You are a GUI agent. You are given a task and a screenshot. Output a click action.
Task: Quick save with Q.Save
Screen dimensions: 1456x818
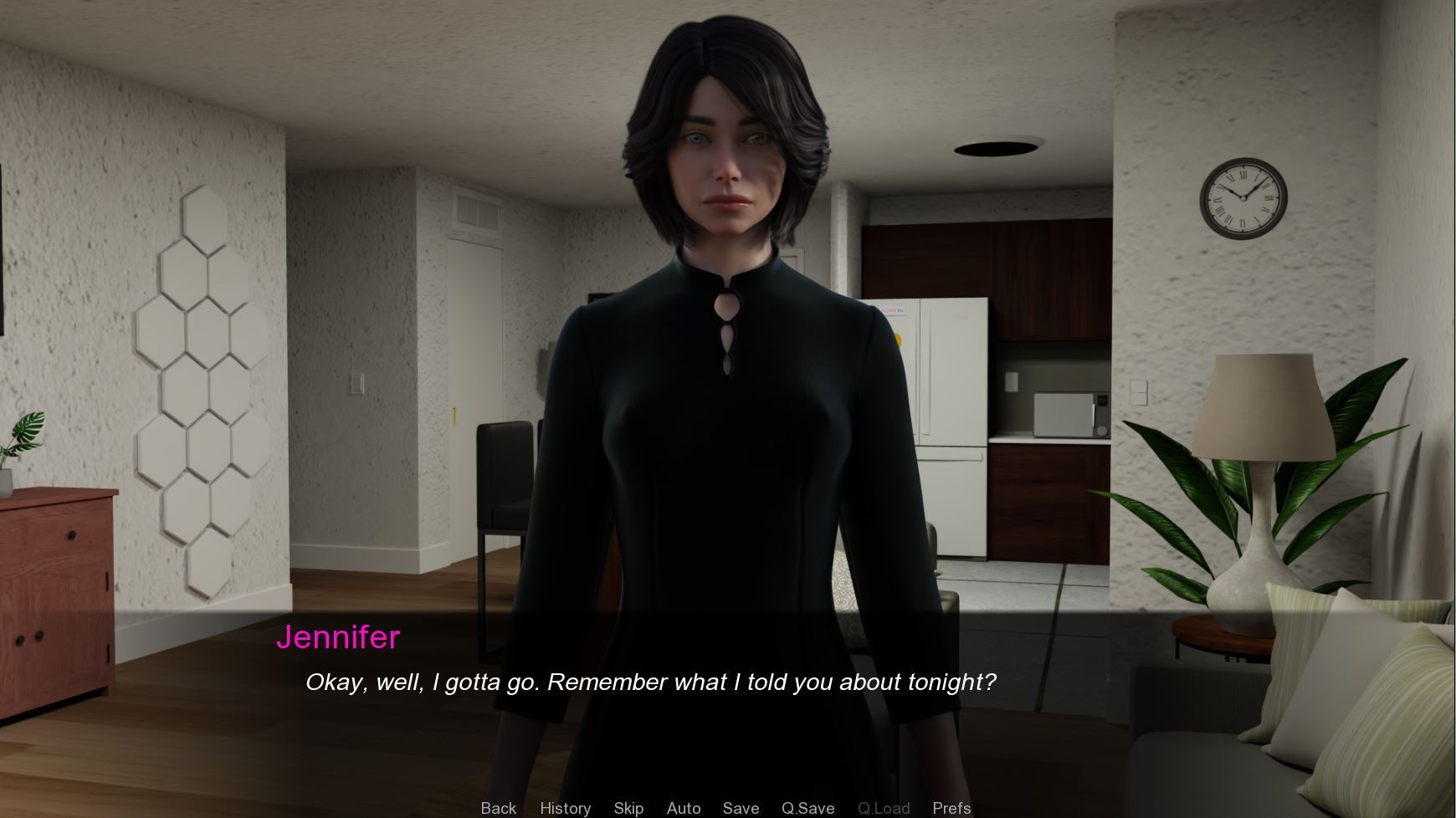807,808
